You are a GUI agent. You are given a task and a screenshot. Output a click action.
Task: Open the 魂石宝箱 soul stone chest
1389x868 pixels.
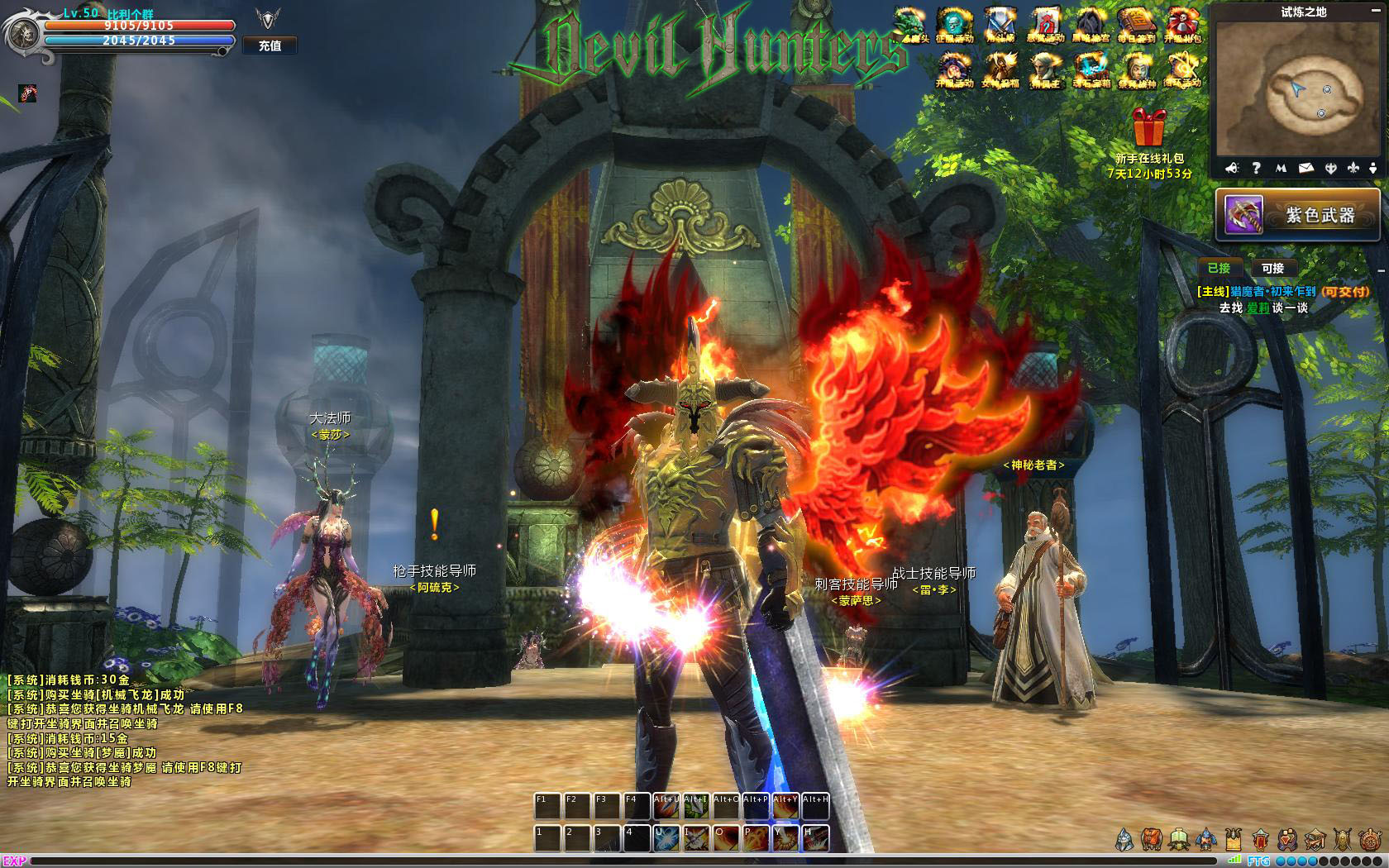[1091, 69]
